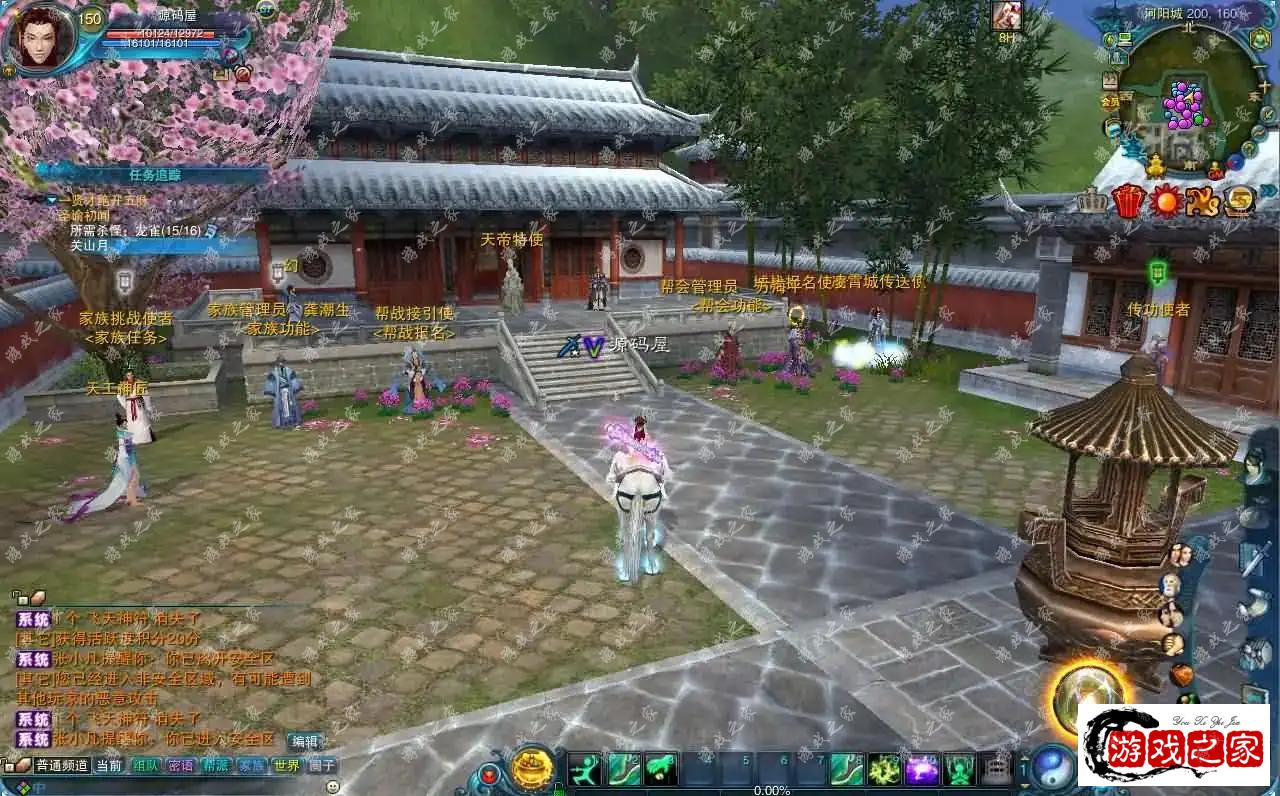Expand icon row with the blue double-arrow
1280x796 pixels.
pos(1269,191)
